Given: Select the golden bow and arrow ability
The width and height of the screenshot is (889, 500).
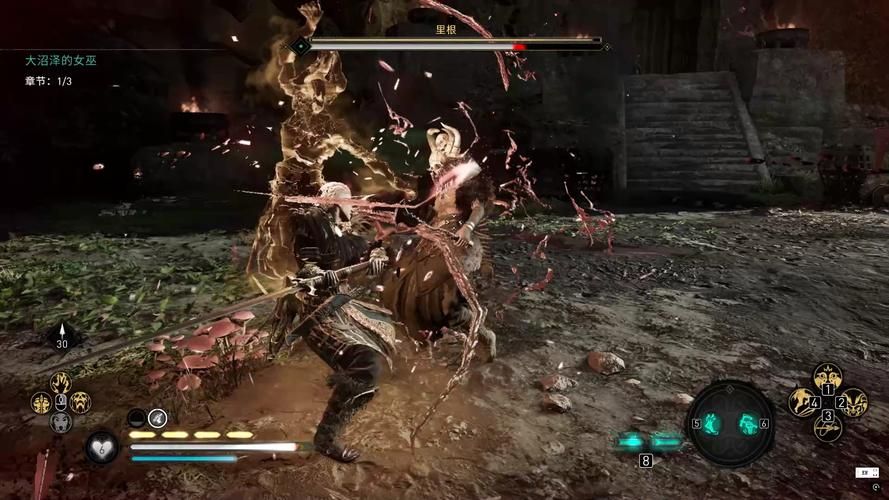Looking at the screenshot, I should click(827, 427).
